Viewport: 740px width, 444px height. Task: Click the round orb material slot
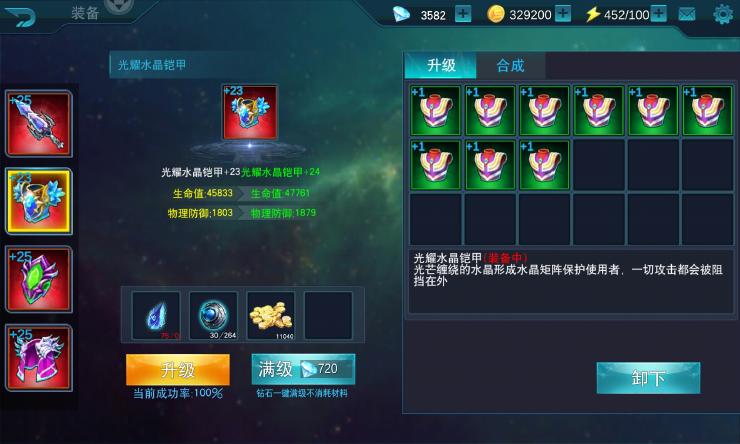(213, 316)
